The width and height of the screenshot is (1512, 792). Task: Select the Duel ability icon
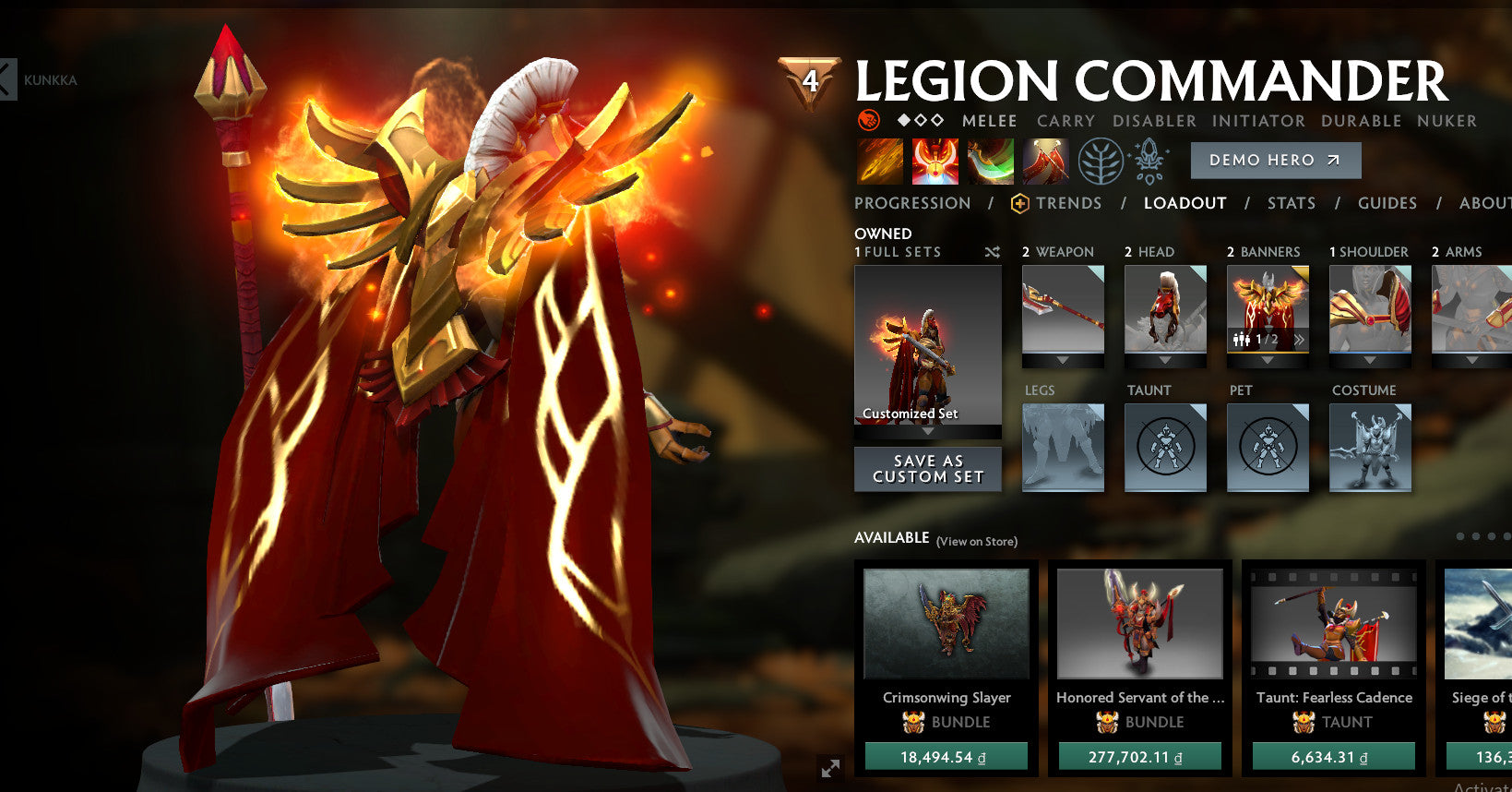tap(1046, 160)
